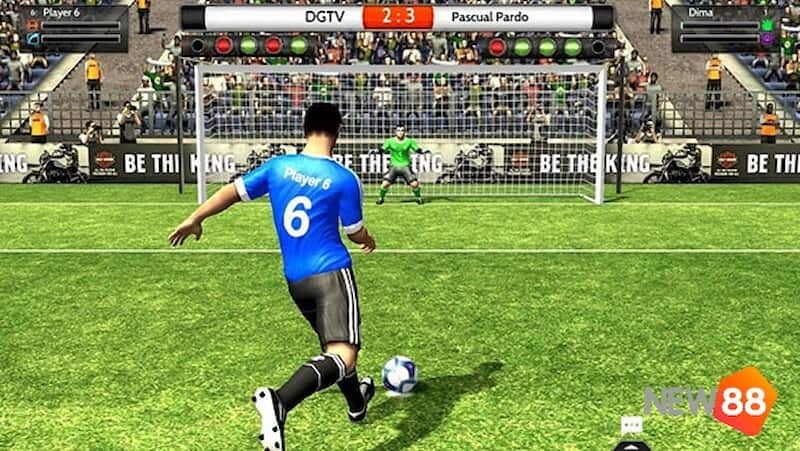
Task: Click the NEW88 logo watermark
Action: tap(710, 401)
